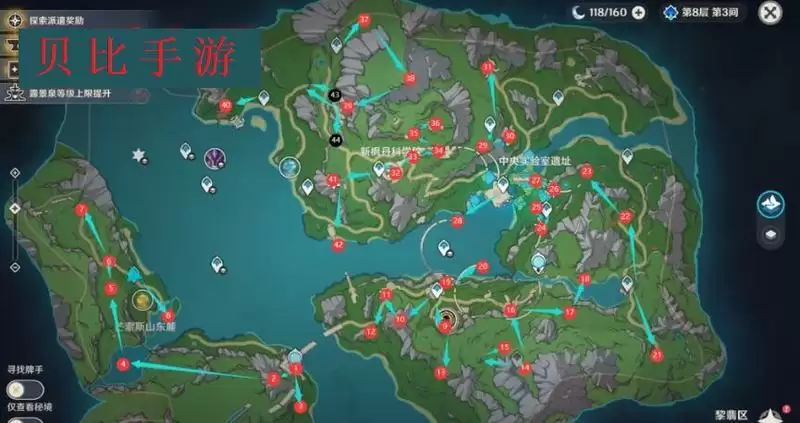This screenshot has height=423, width=800.
Task: Click the zoom slider's top diamond button
Action: coord(14,172)
